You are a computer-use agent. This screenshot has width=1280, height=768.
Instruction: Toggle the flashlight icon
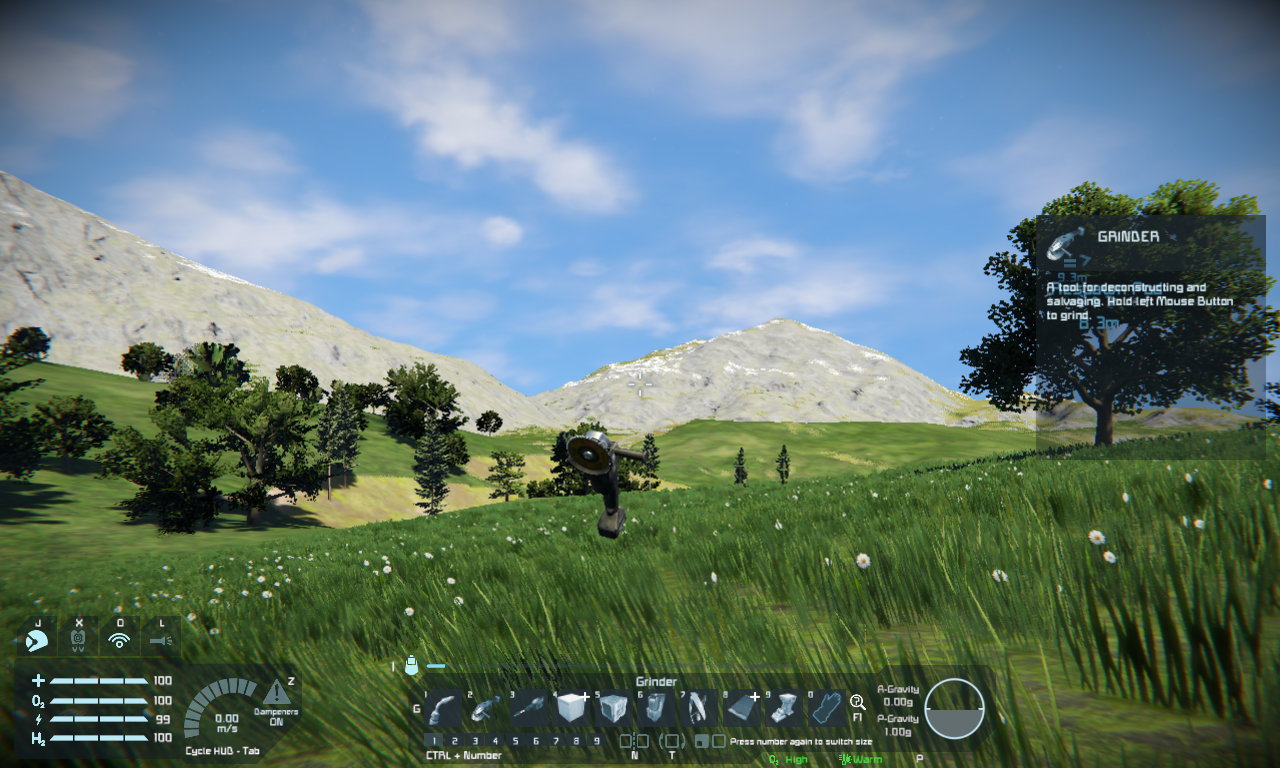tap(161, 640)
